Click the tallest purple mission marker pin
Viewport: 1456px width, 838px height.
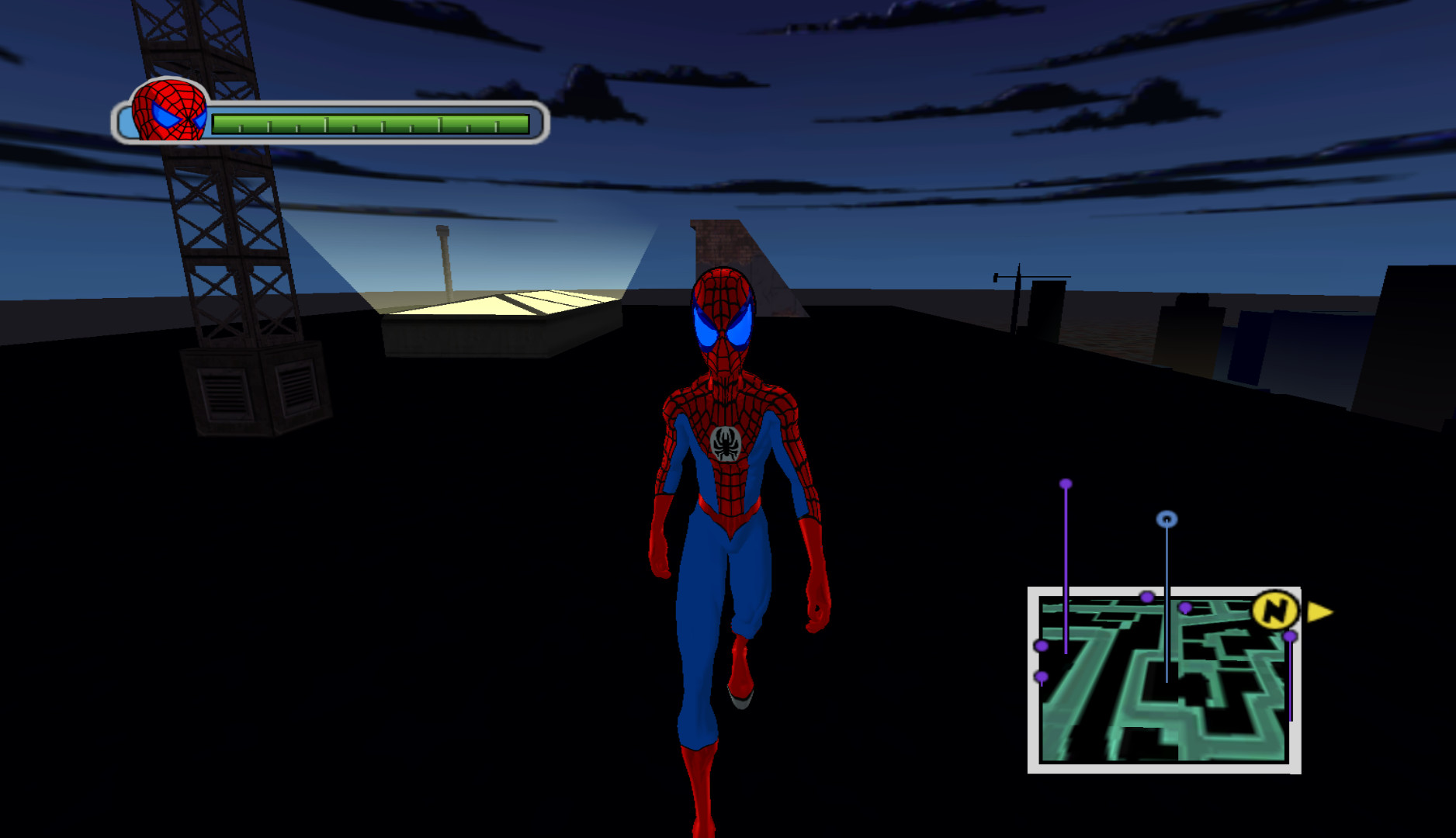click(x=1065, y=483)
